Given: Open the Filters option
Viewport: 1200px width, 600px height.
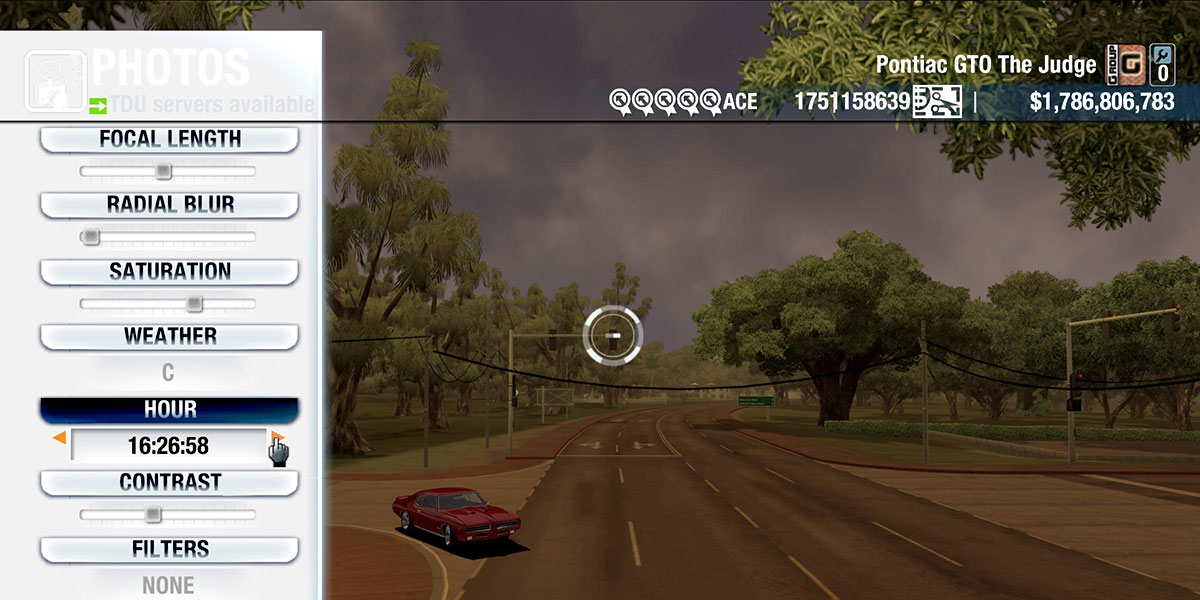Looking at the screenshot, I should click(x=169, y=549).
